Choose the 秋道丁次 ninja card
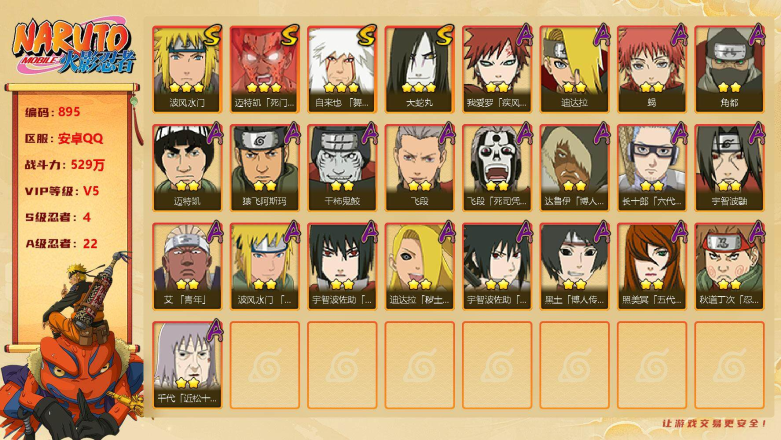This screenshot has width=781, height=440. tap(729, 264)
